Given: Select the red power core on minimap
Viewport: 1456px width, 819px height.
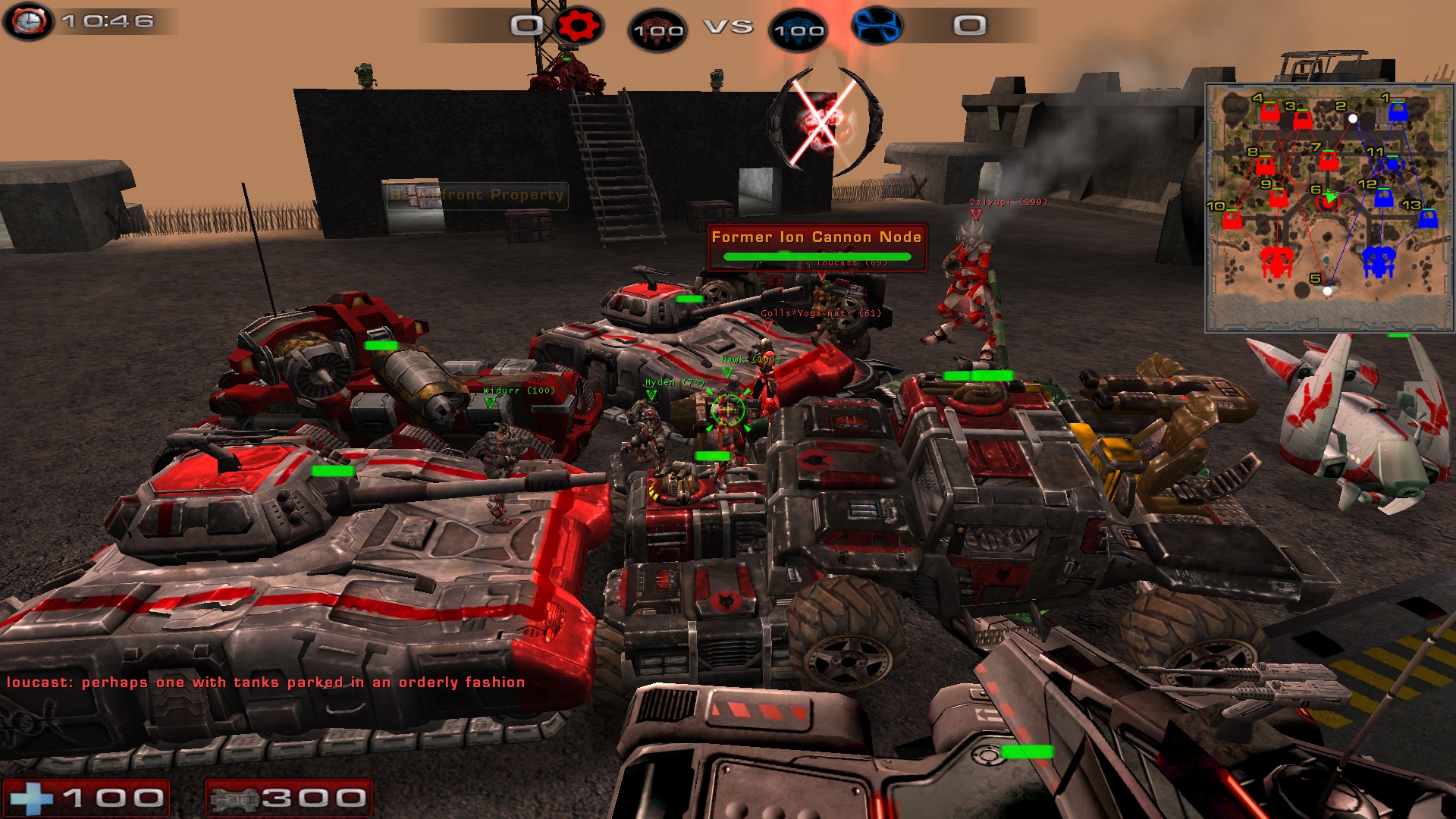Looking at the screenshot, I should 1276,262.
